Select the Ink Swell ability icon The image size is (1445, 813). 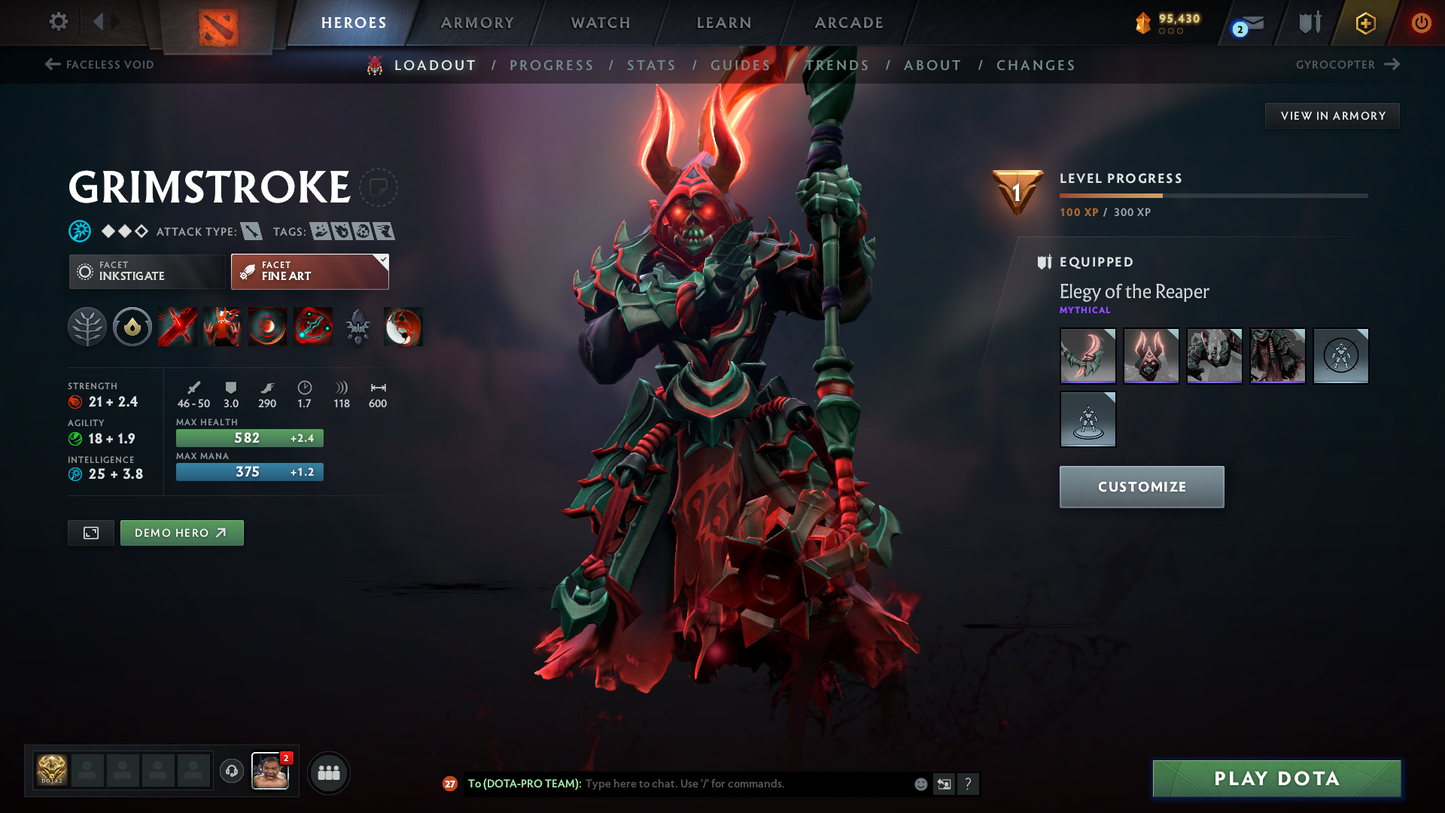(x=267, y=326)
